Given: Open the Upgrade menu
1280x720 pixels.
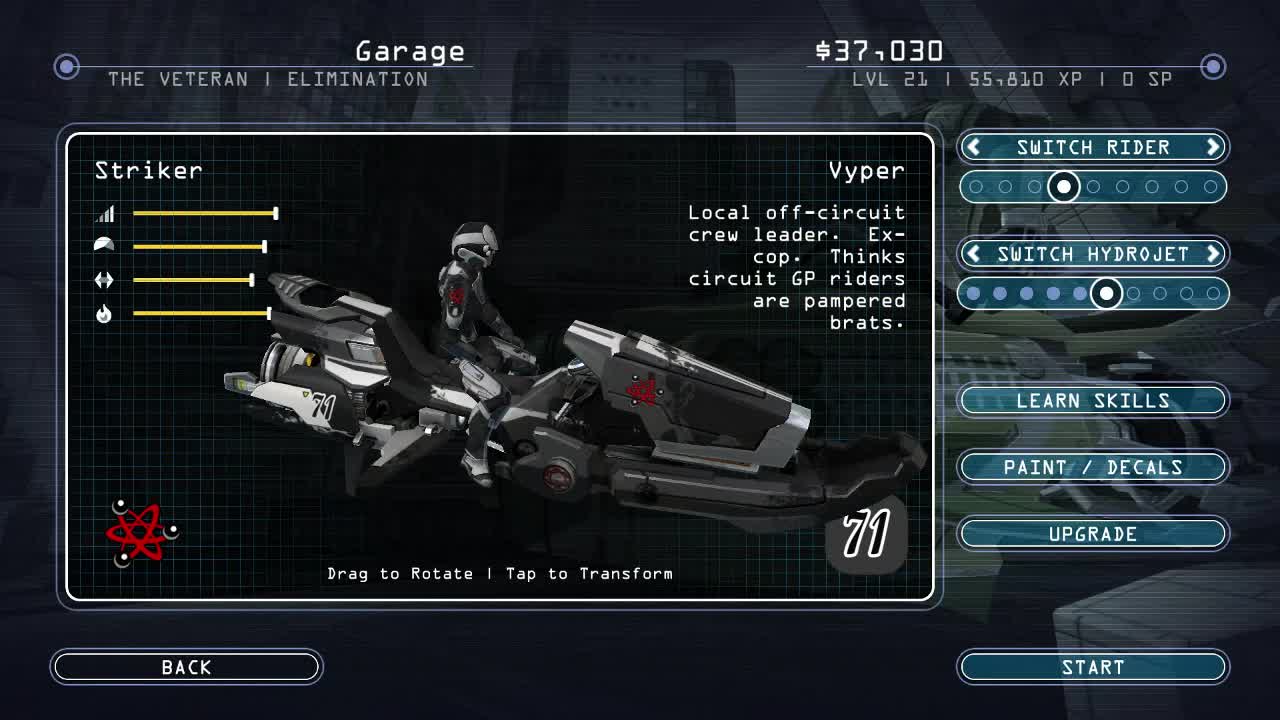Looking at the screenshot, I should [1092, 534].
